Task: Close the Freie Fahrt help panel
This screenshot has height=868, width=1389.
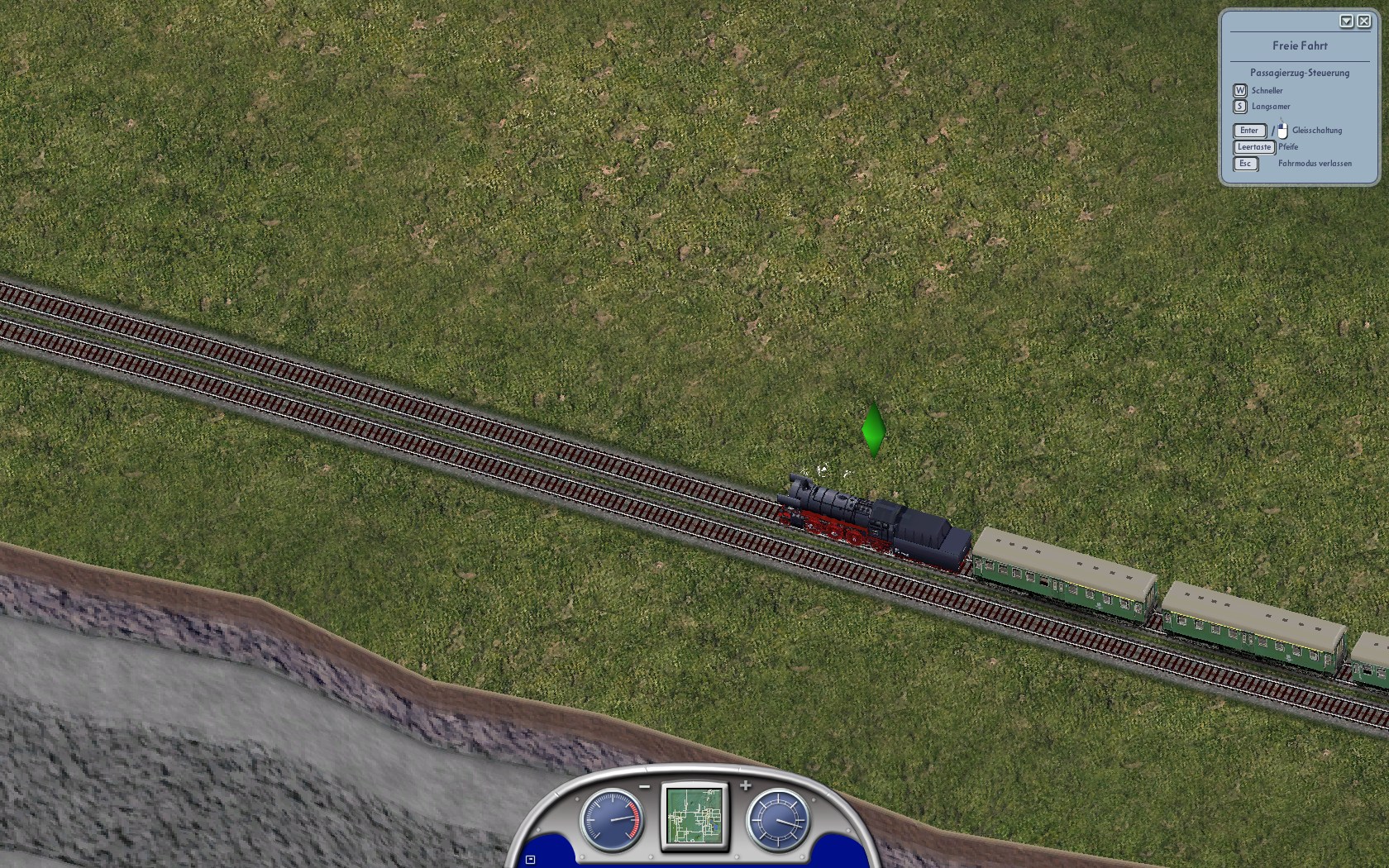Action: tap(1363, 21)
